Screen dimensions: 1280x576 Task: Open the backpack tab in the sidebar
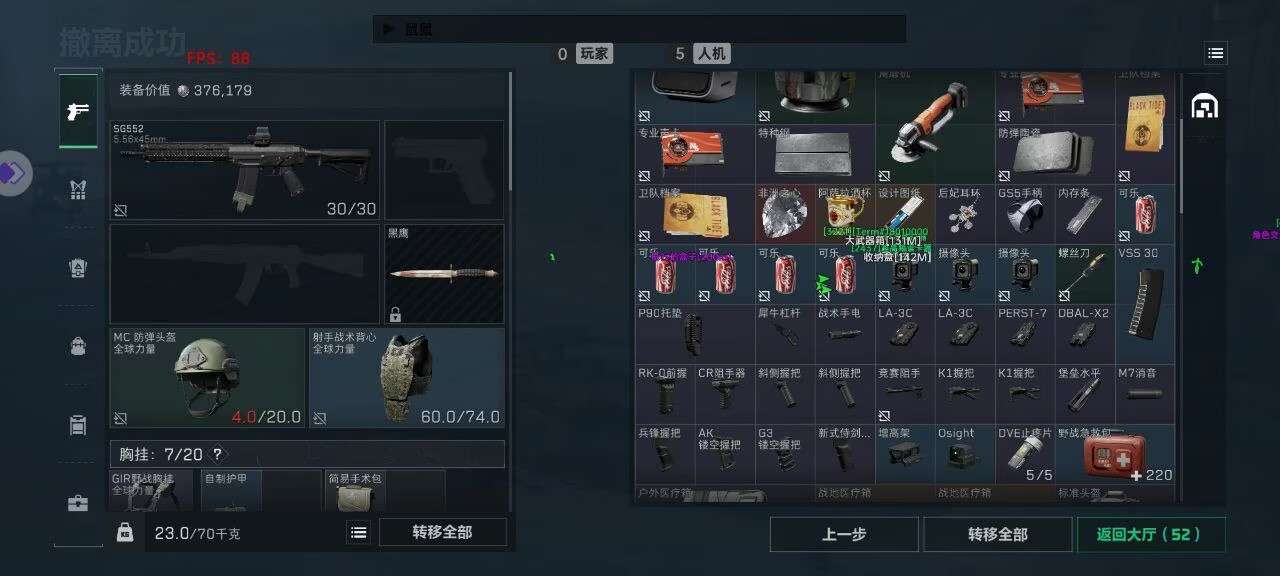click(78, 346)
